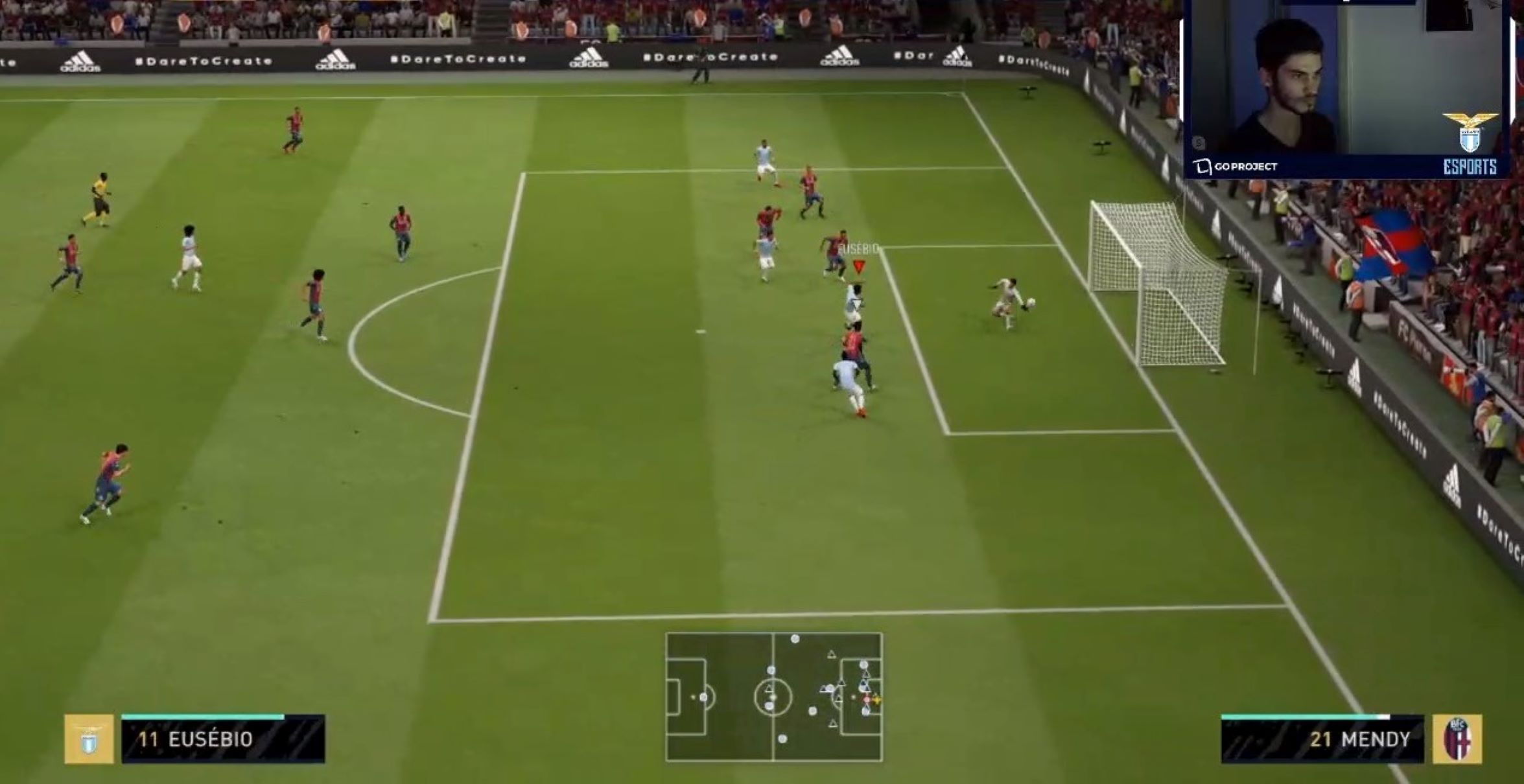Select the Lazio club crest badge
This screenshot has width=1524, height=784.
89,739
